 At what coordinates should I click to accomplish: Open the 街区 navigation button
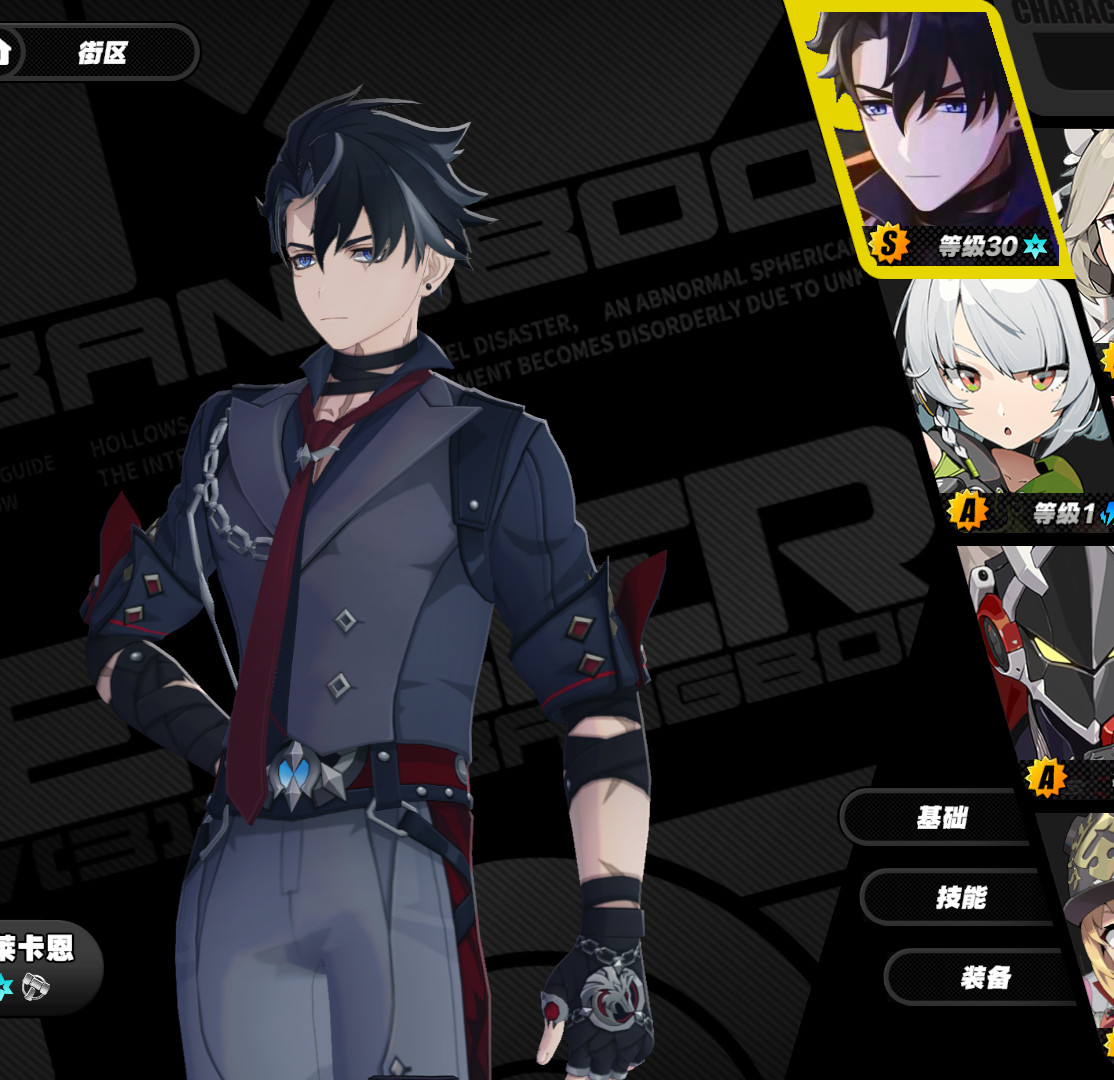(x=103, y=52)
